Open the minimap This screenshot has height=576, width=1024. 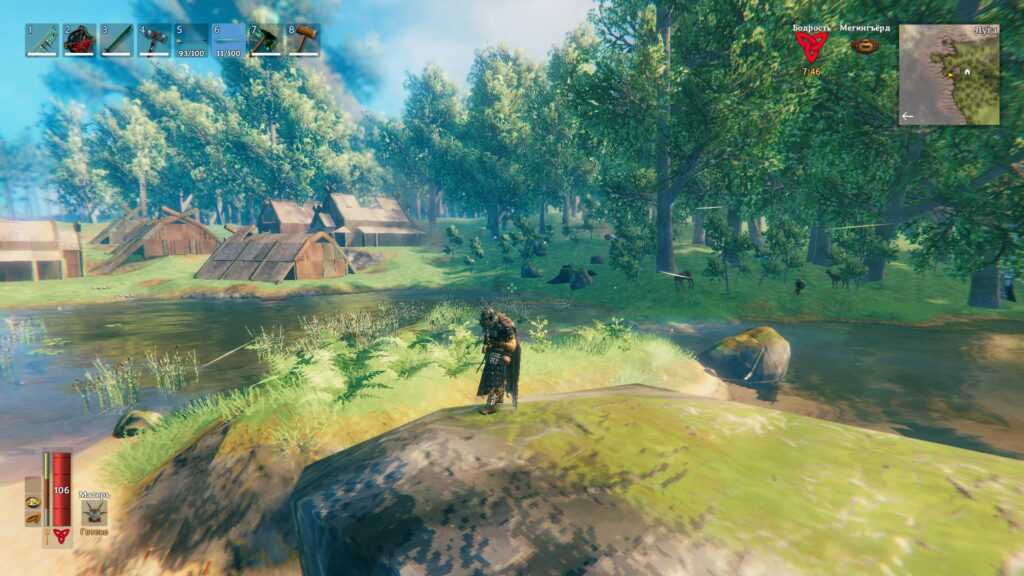(x=949, y=74)
